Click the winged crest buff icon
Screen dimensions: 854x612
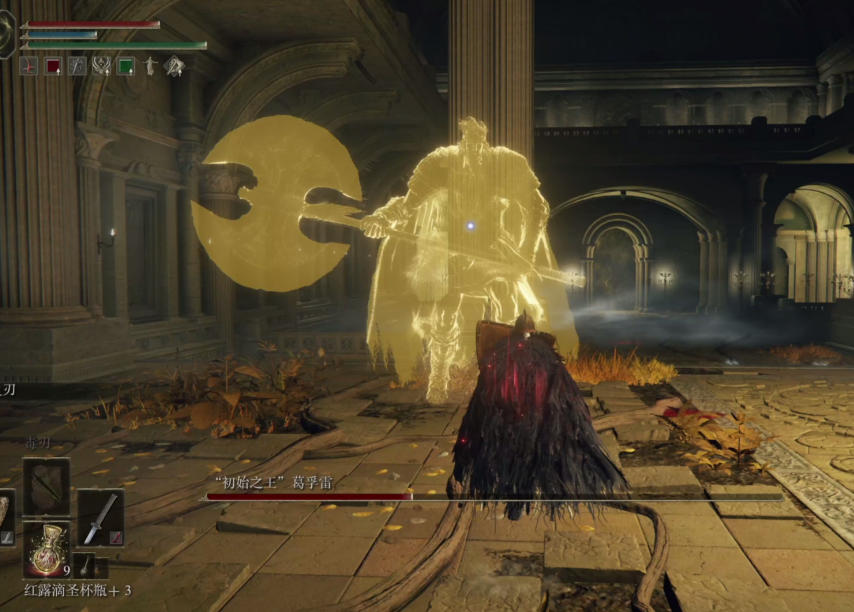[102, 66]
